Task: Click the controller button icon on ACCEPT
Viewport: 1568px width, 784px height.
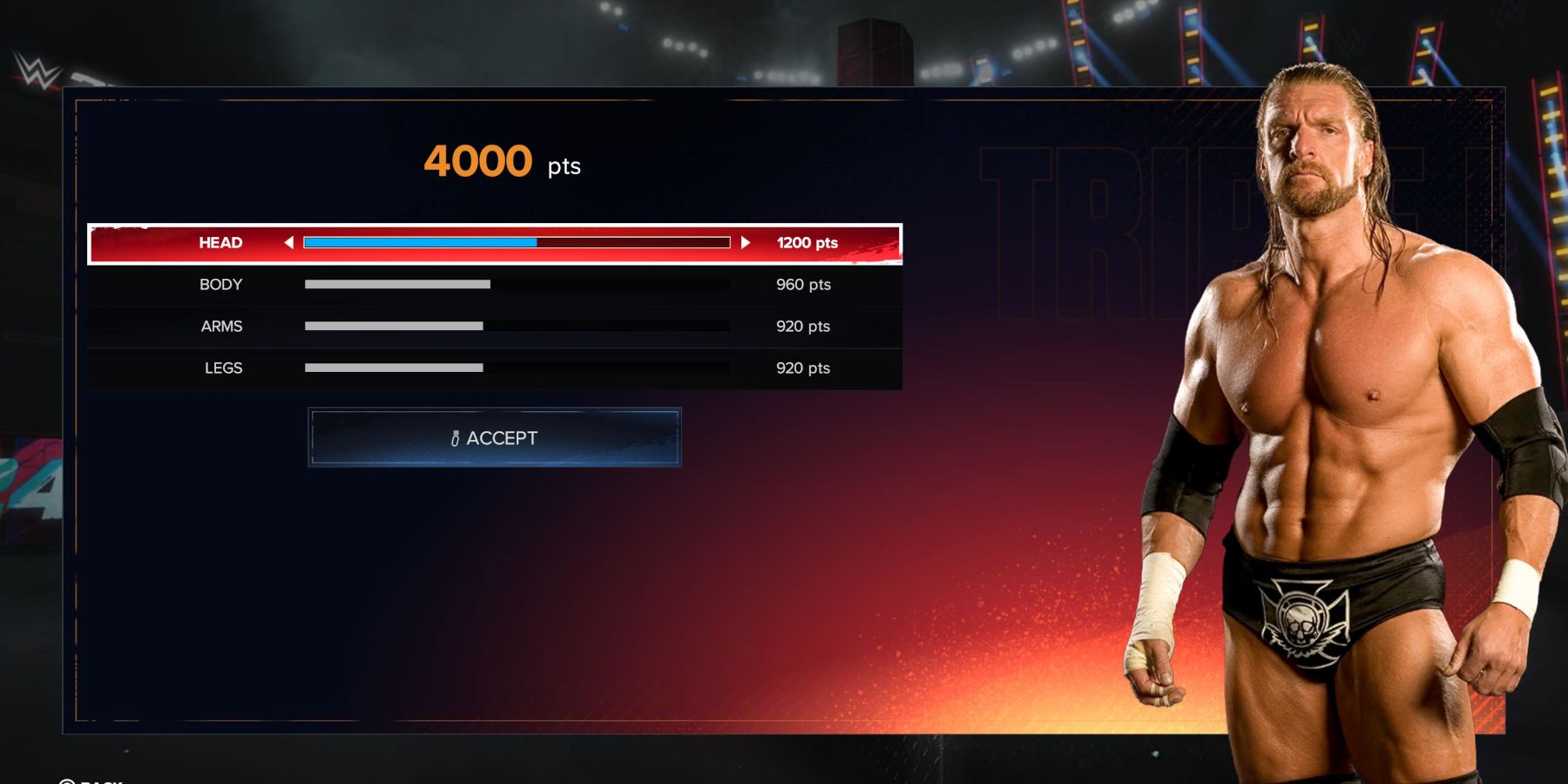Action: (x=454, y=438)
